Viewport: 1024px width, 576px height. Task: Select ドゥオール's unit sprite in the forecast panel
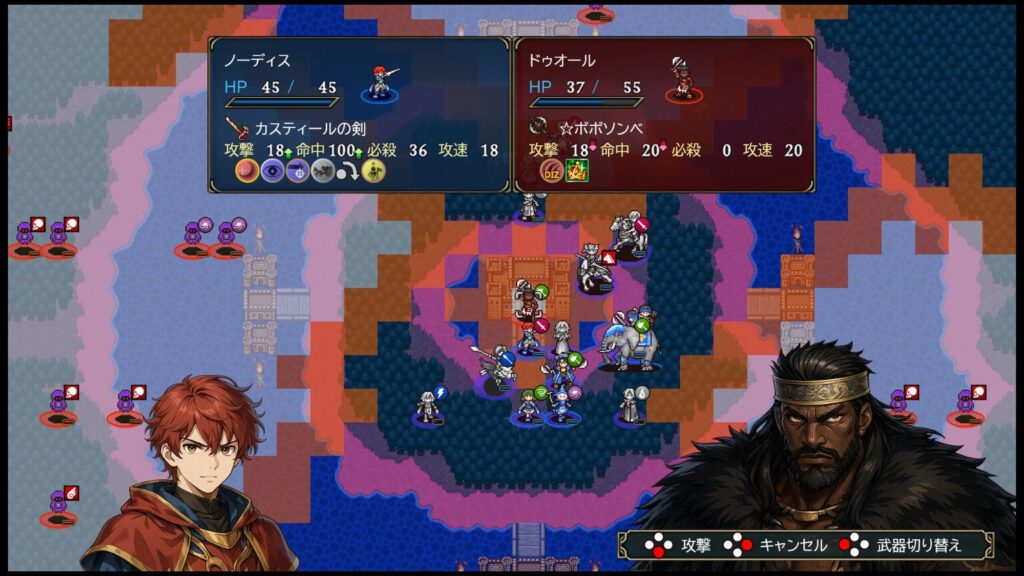click(x=683, y=78)
